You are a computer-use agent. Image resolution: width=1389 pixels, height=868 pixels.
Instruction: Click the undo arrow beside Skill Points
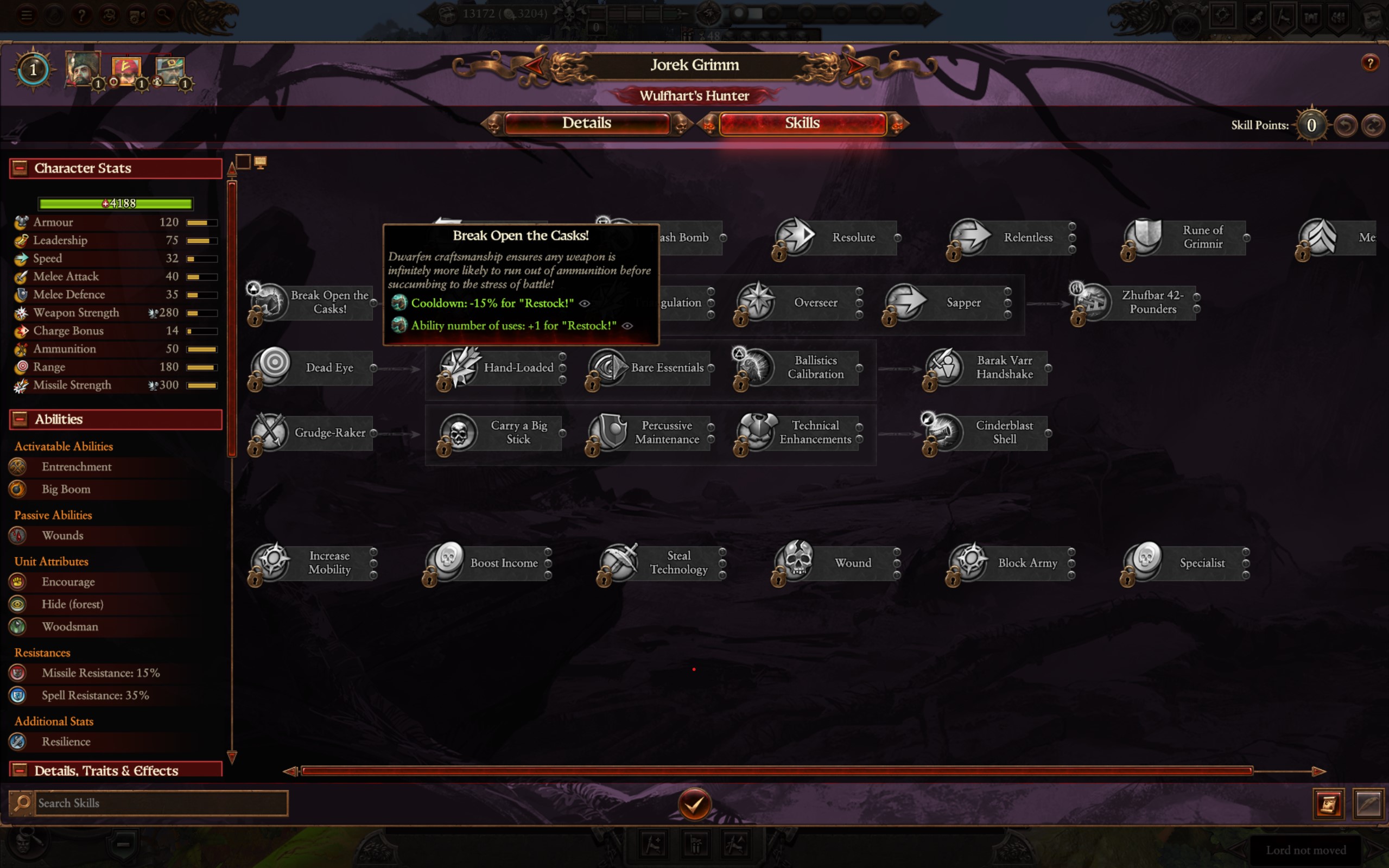1346,124
